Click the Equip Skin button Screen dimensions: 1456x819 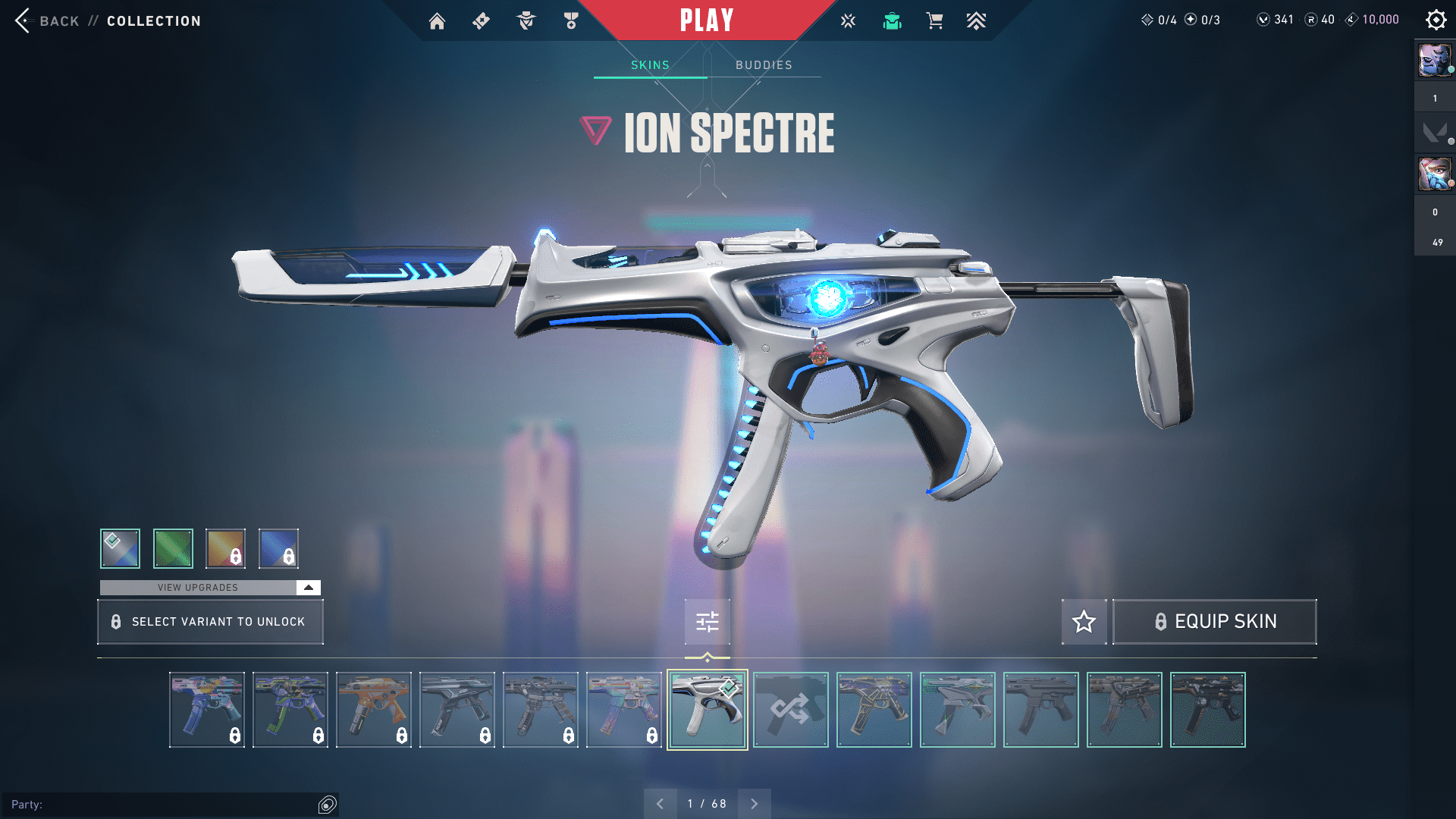[x=1214, y=622]
